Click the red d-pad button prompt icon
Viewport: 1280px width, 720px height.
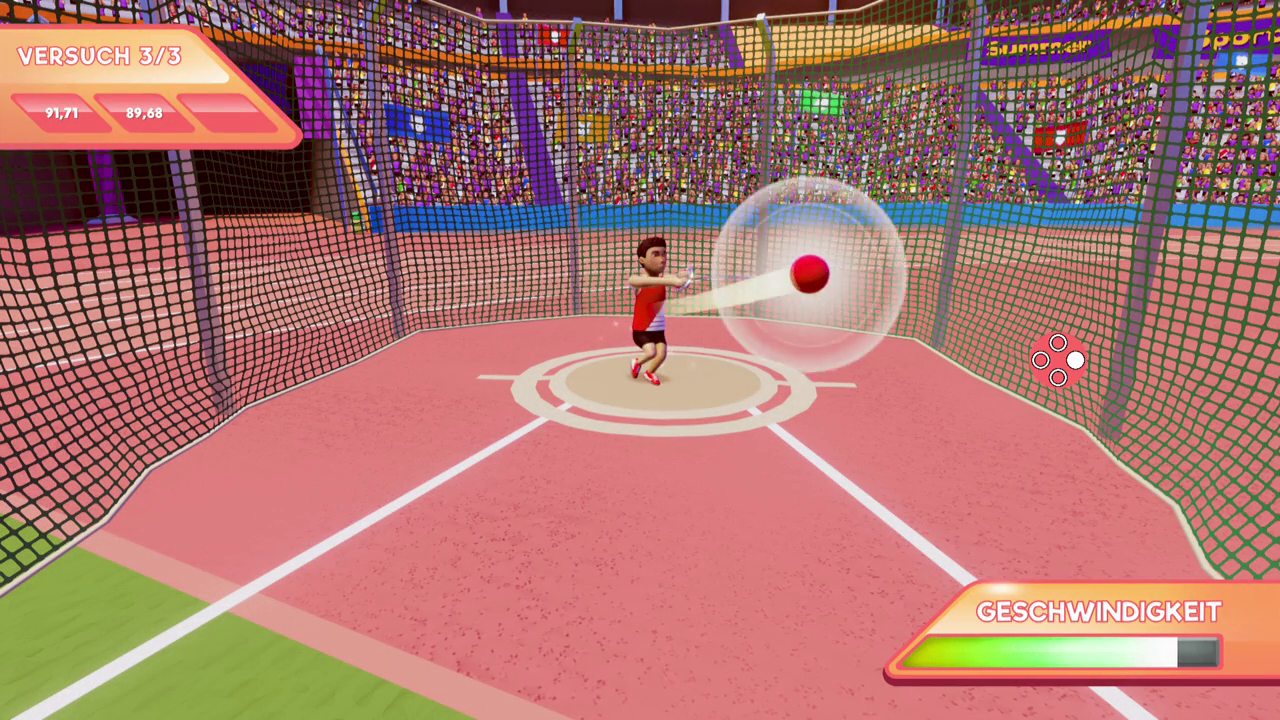pos(1058,360)
